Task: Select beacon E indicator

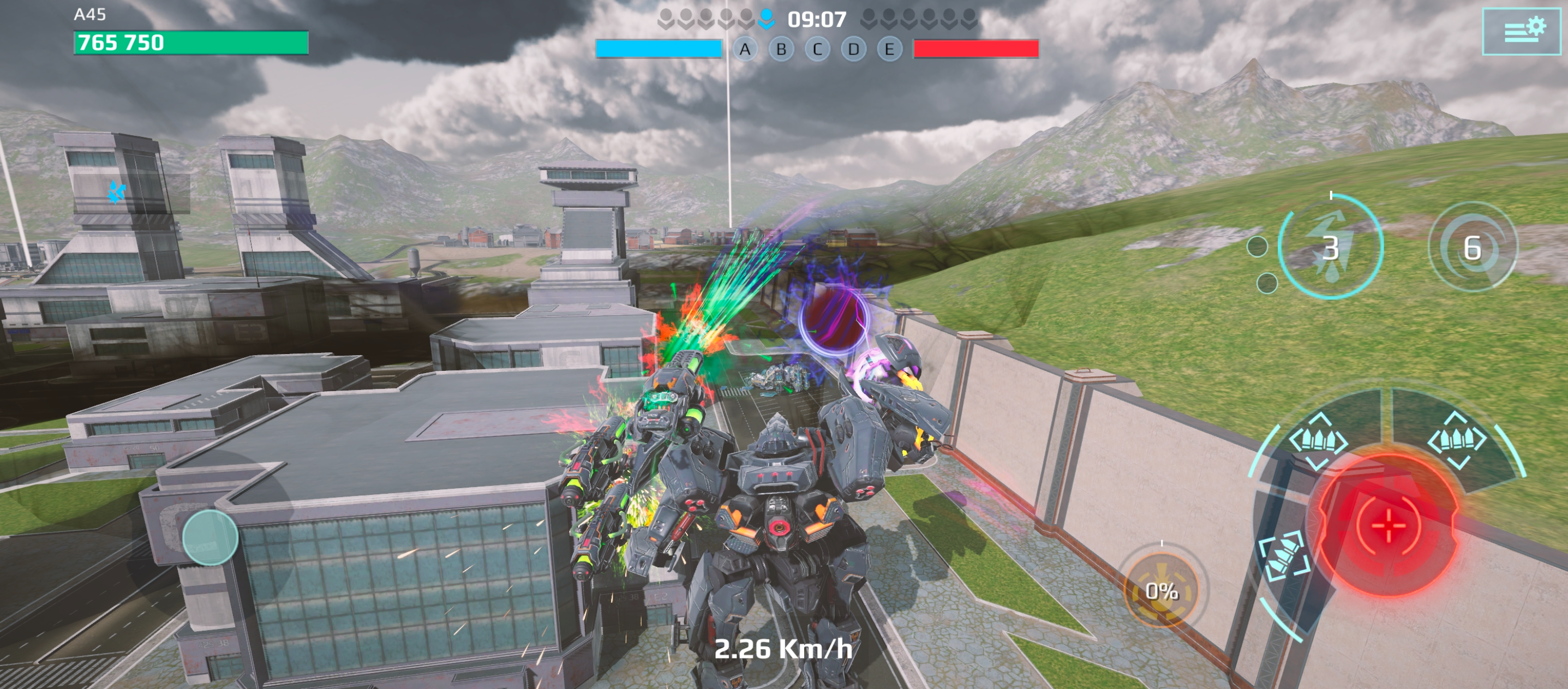Action: pos(889,49)
